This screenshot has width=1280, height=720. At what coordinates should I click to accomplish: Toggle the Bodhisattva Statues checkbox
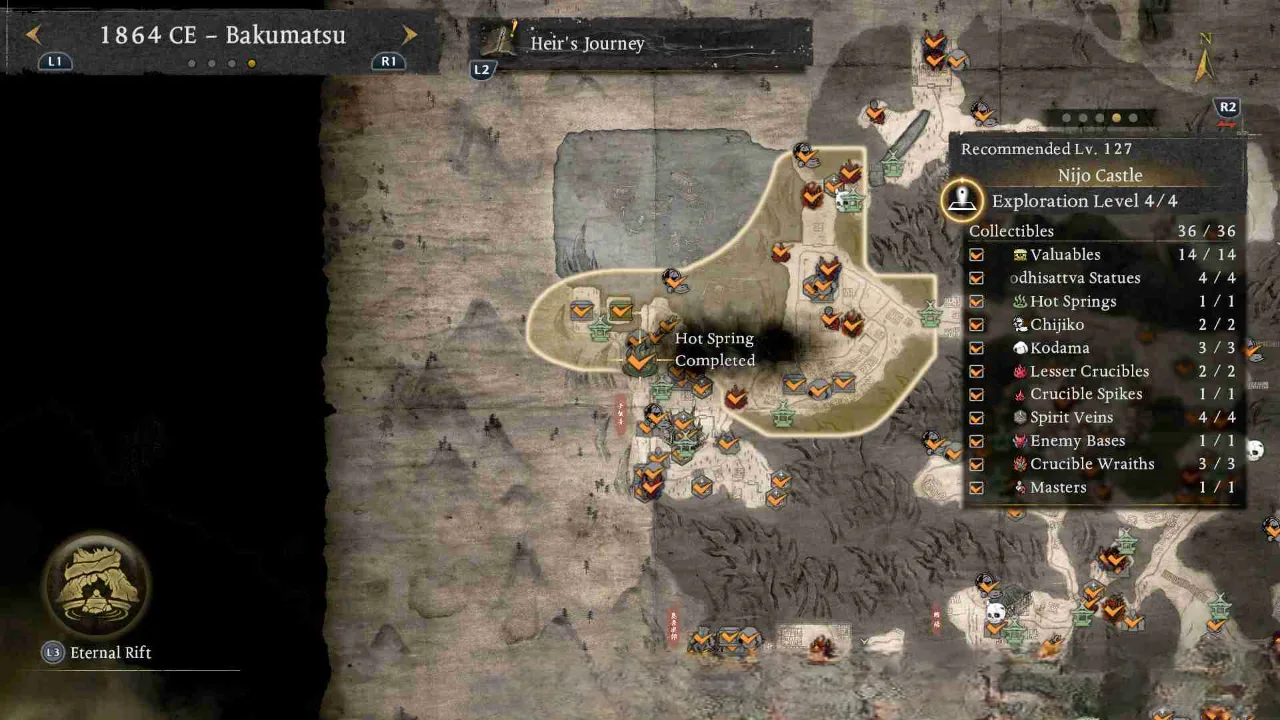pos(976,278)
